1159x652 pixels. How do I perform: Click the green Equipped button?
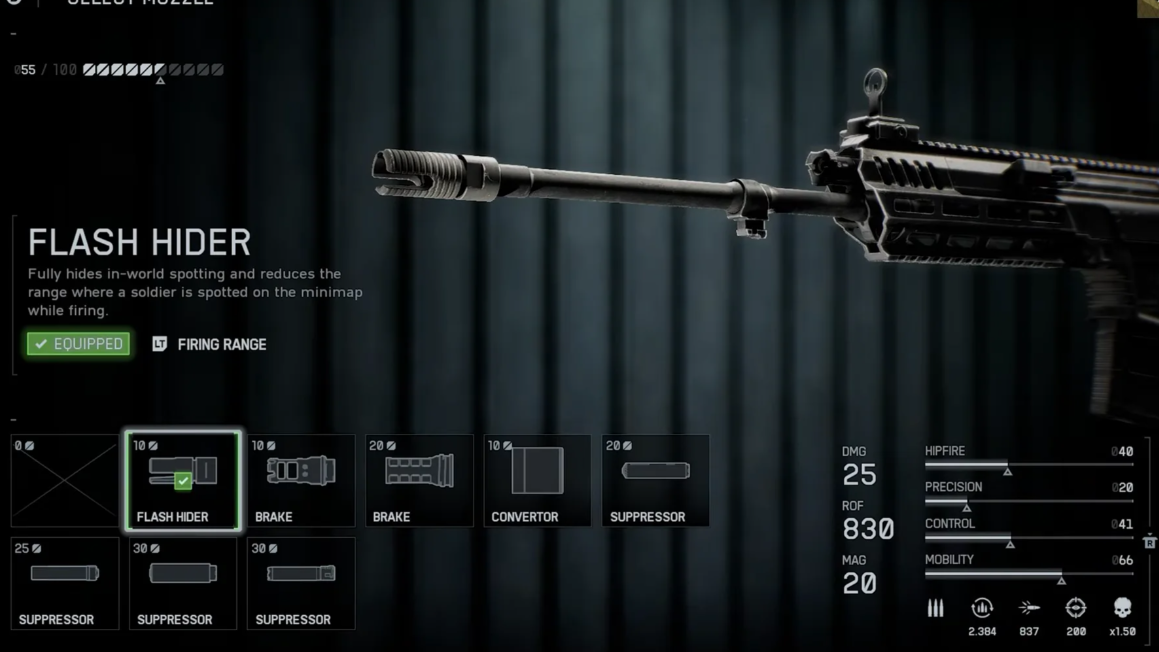click(79, 344)
